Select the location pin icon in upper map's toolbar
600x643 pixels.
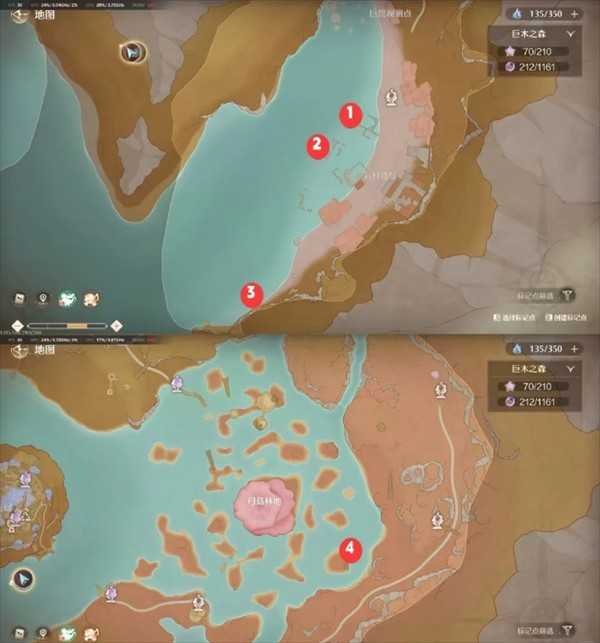43,298
